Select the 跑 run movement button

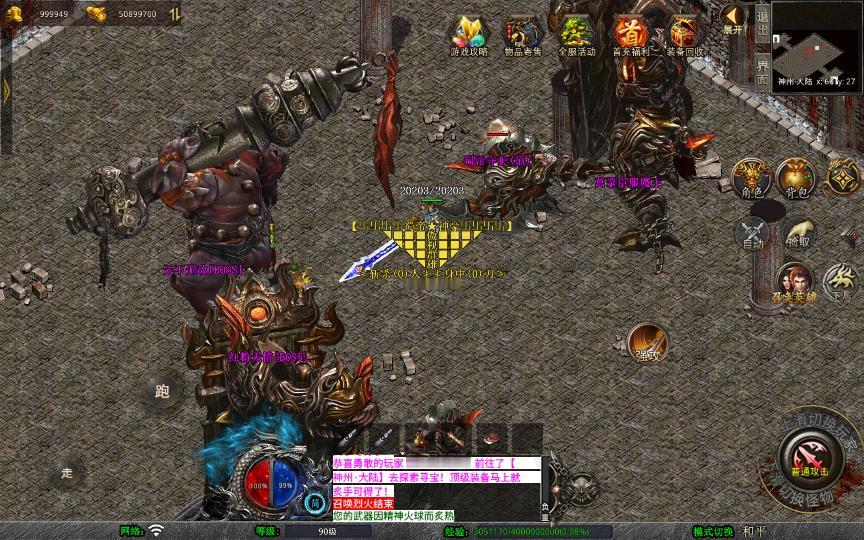click(162, 391)
